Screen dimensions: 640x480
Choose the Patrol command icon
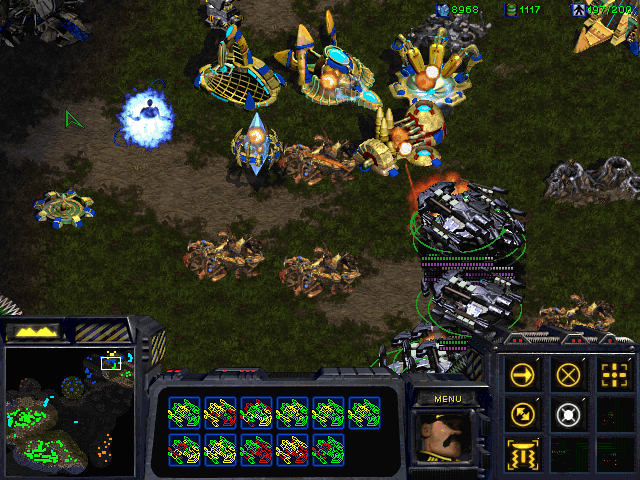(x=523, y=412)
